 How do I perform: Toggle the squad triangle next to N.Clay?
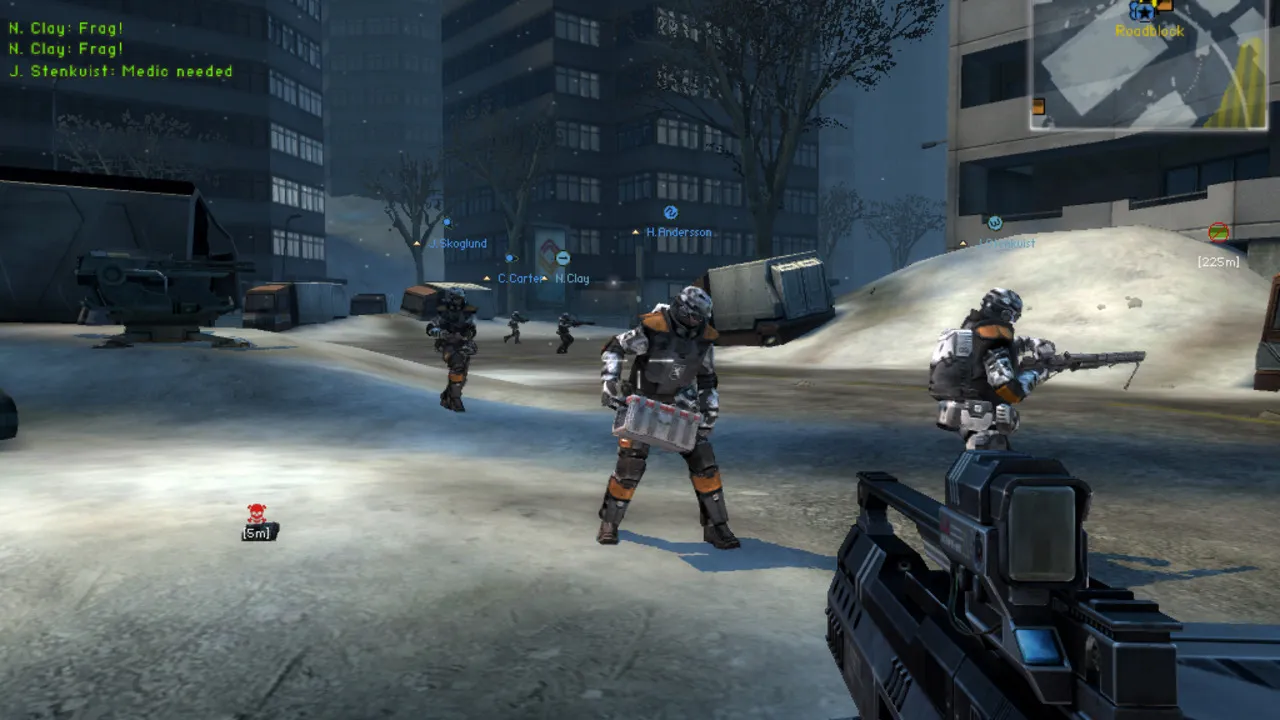pos(544,279)
